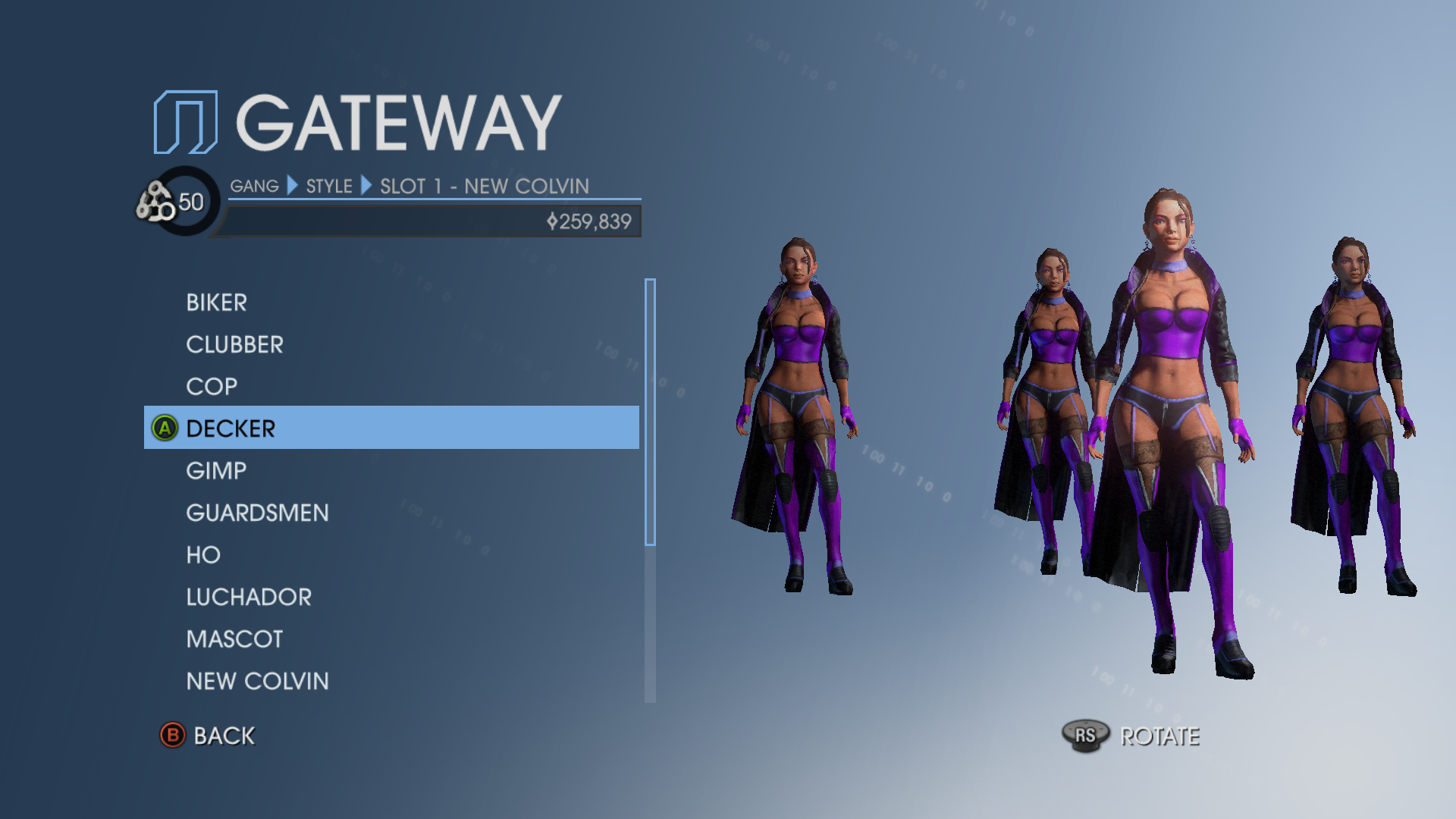Choose the Gimp style option

click(216, 471)
